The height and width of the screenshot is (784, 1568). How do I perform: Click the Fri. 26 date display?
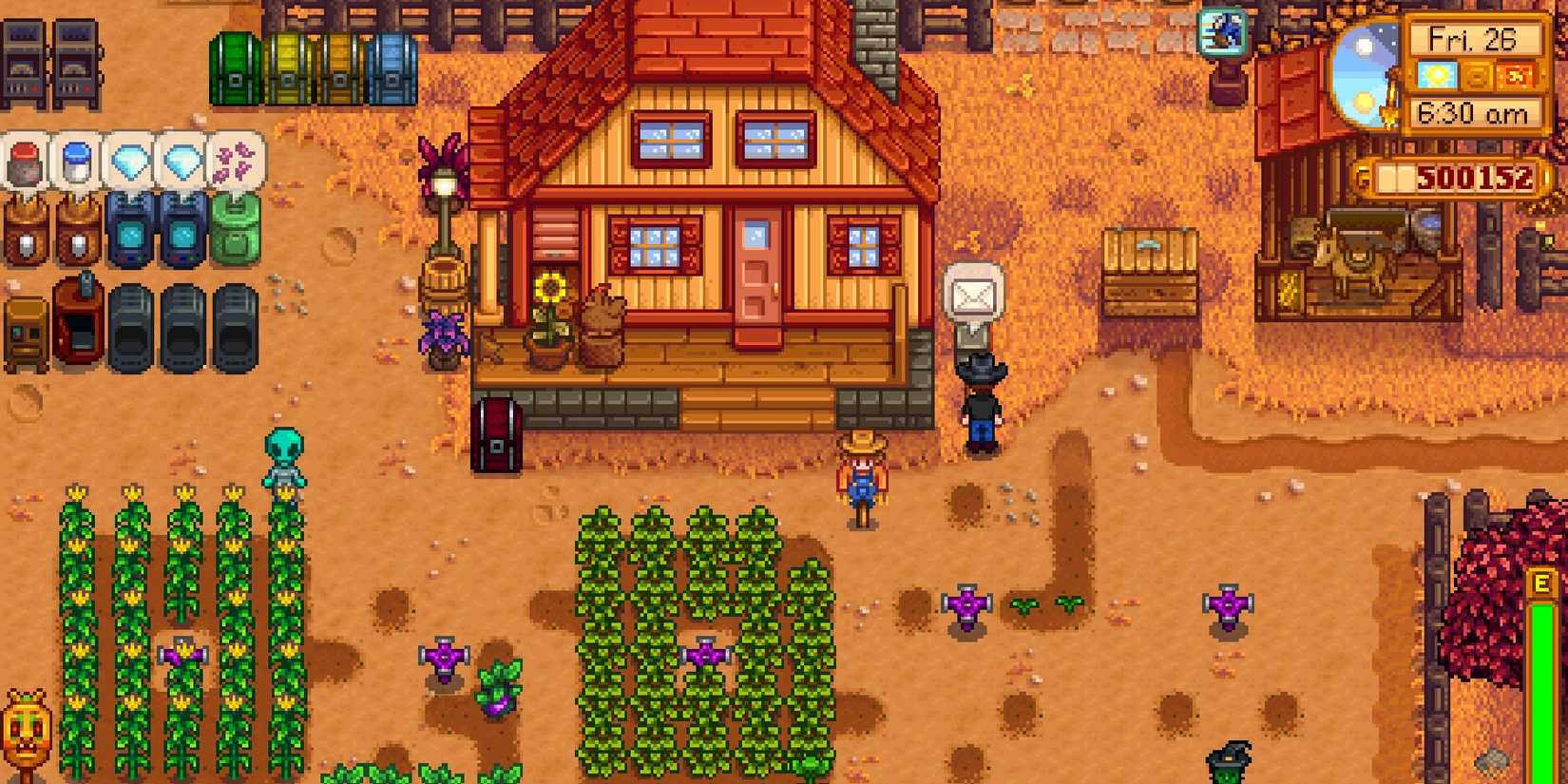1477,38
